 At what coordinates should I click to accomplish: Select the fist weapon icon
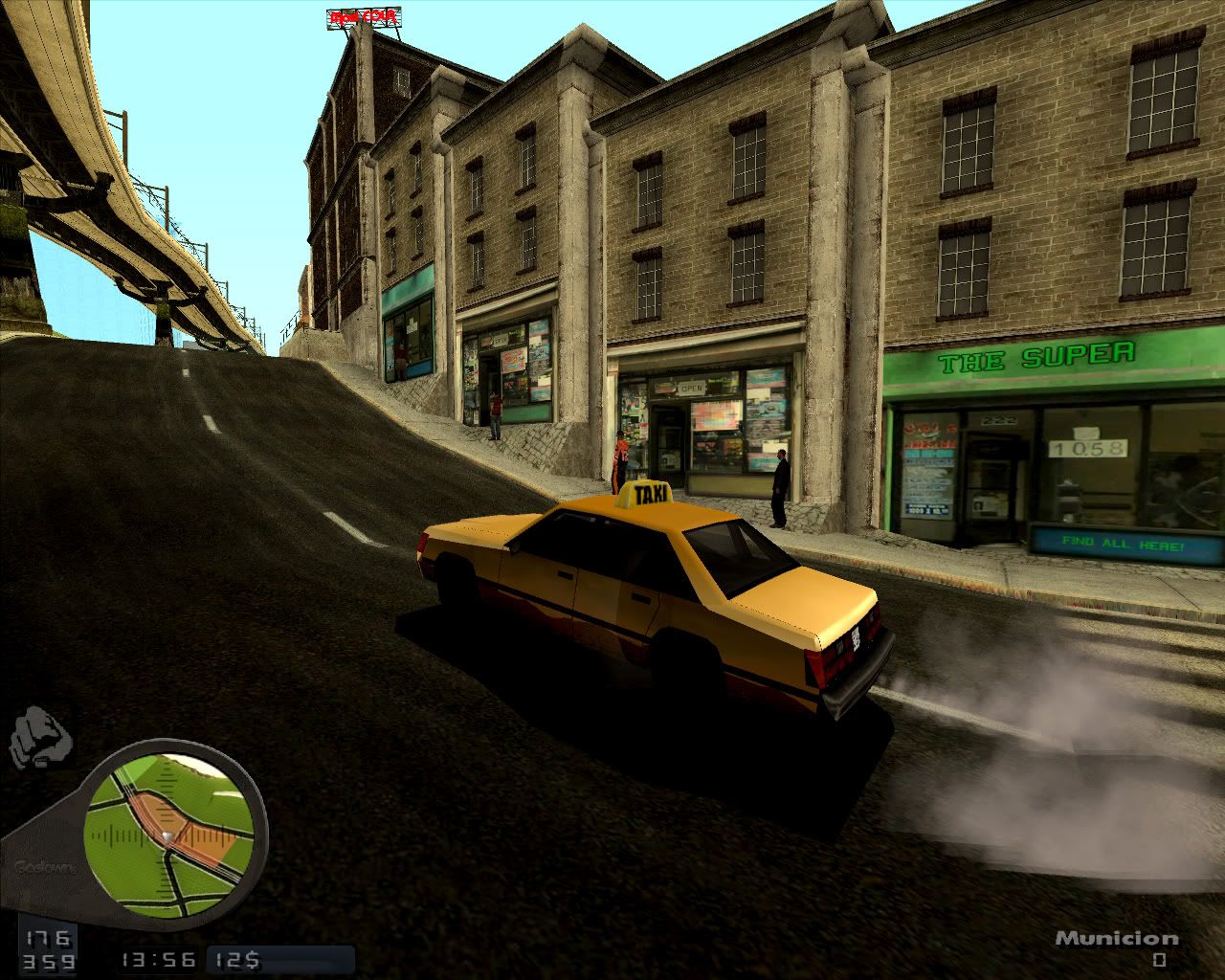43,739
